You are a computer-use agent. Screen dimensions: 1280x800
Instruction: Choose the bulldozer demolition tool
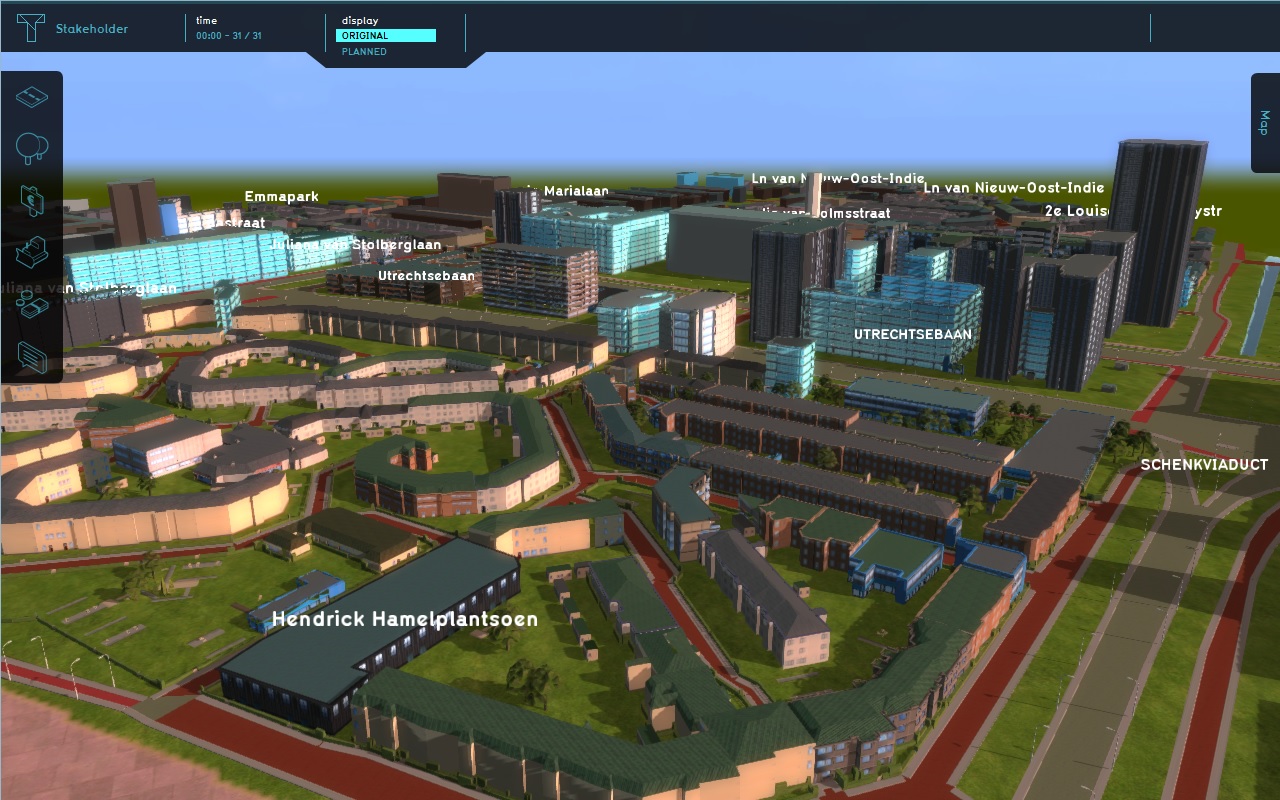pyautogui.click(x=32, y=252)
